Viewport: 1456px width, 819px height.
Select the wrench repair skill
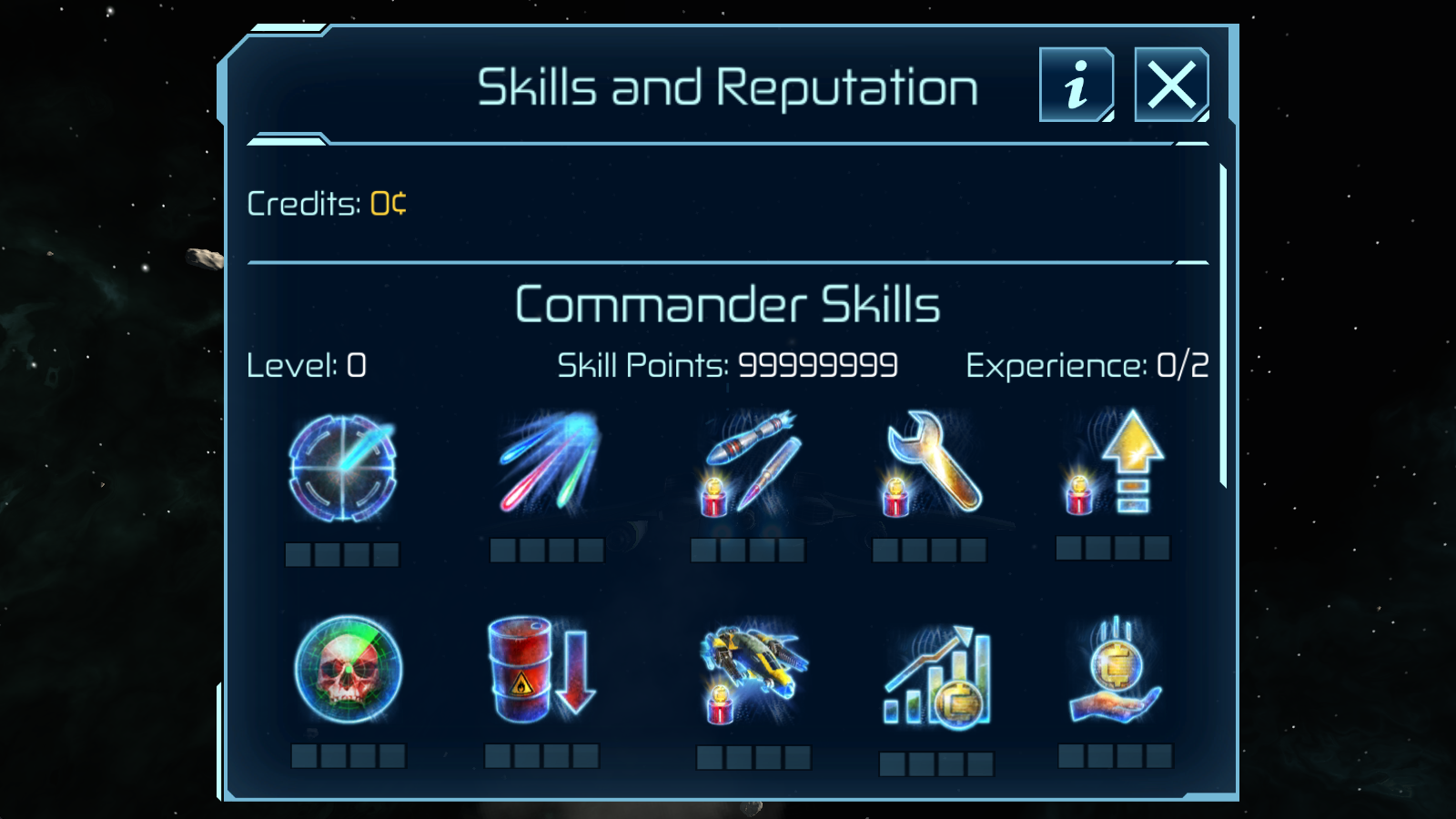931,462
